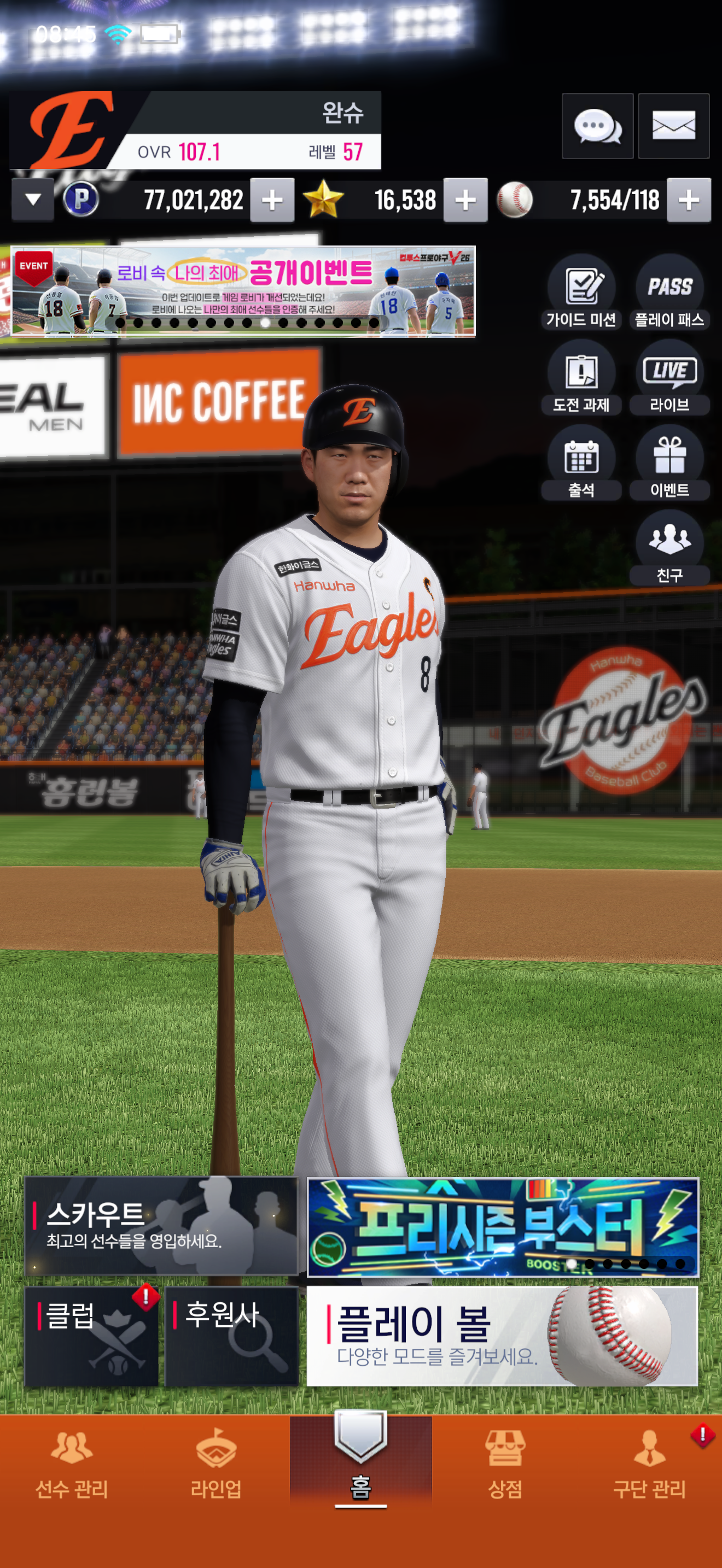Screen dimensions: 722x1568
Task: Open the mailbox envelope icon
Action: 673,127
